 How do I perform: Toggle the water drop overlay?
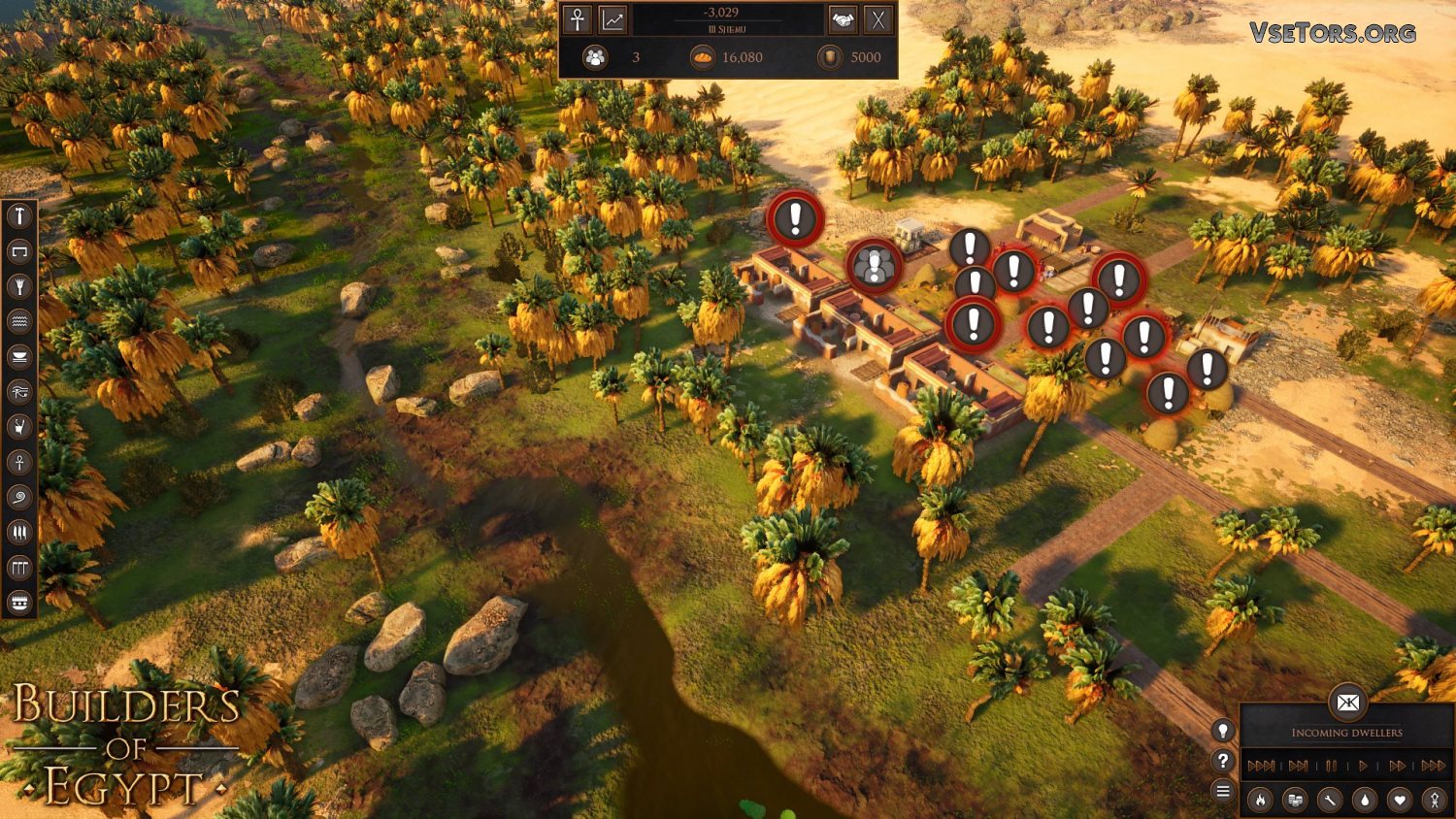coord(1365,800)
